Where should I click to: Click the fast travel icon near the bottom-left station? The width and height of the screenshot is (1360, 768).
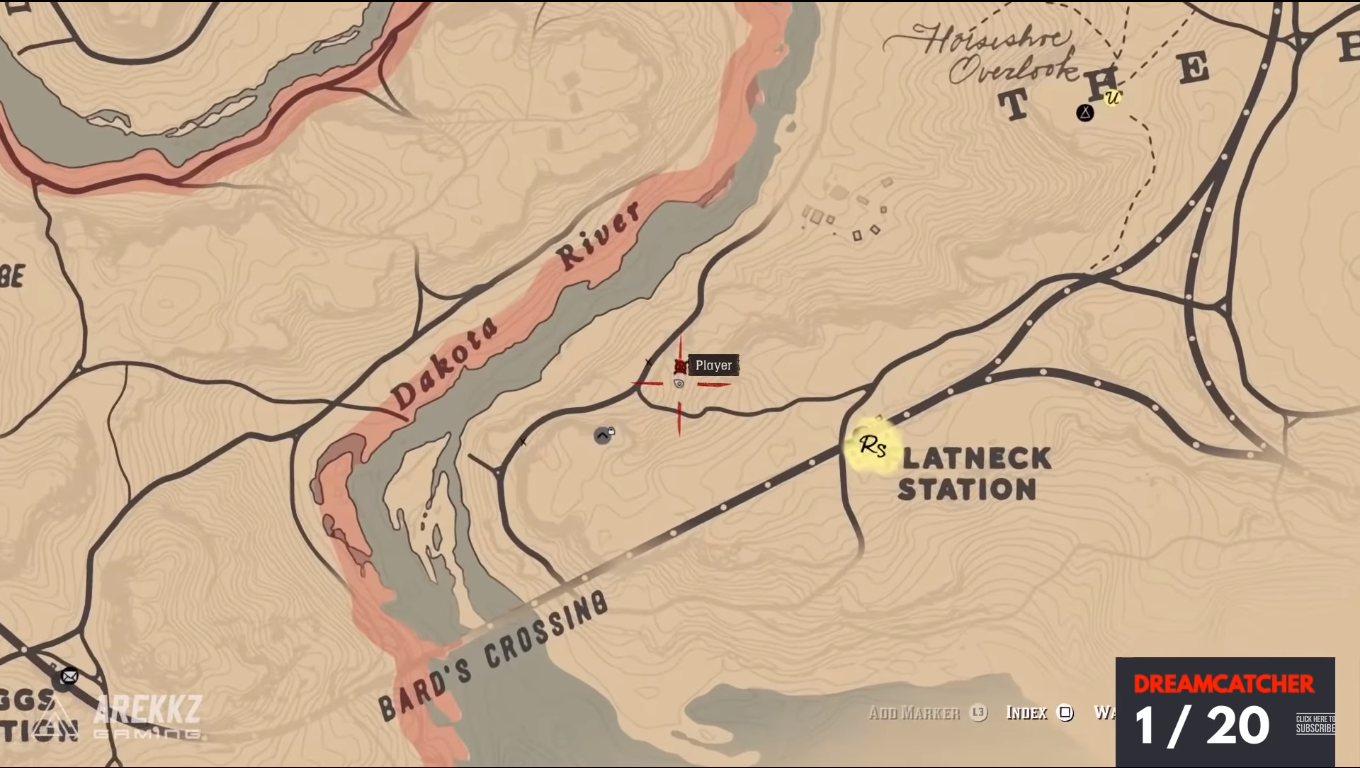point(68,677)
